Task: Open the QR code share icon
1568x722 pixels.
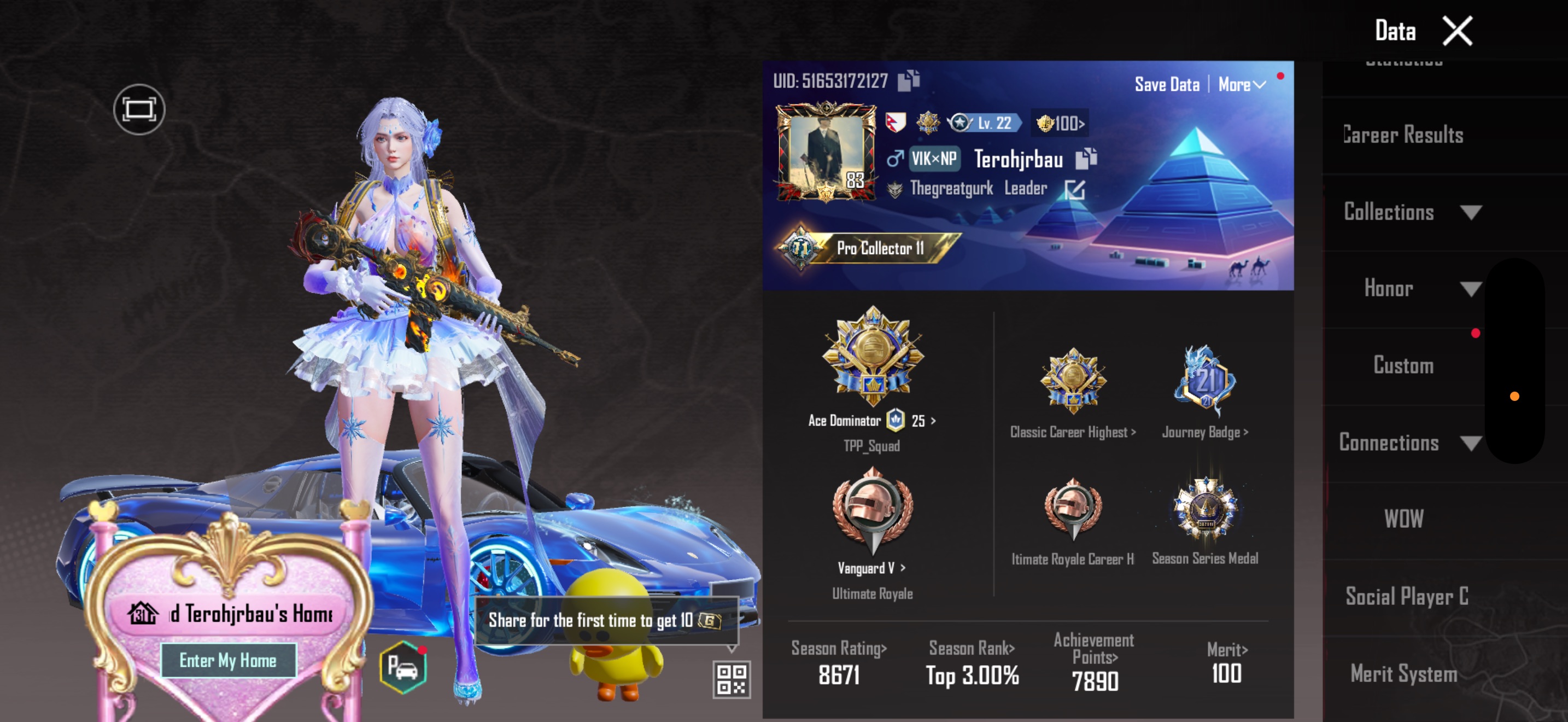Action: coord(731,679)
